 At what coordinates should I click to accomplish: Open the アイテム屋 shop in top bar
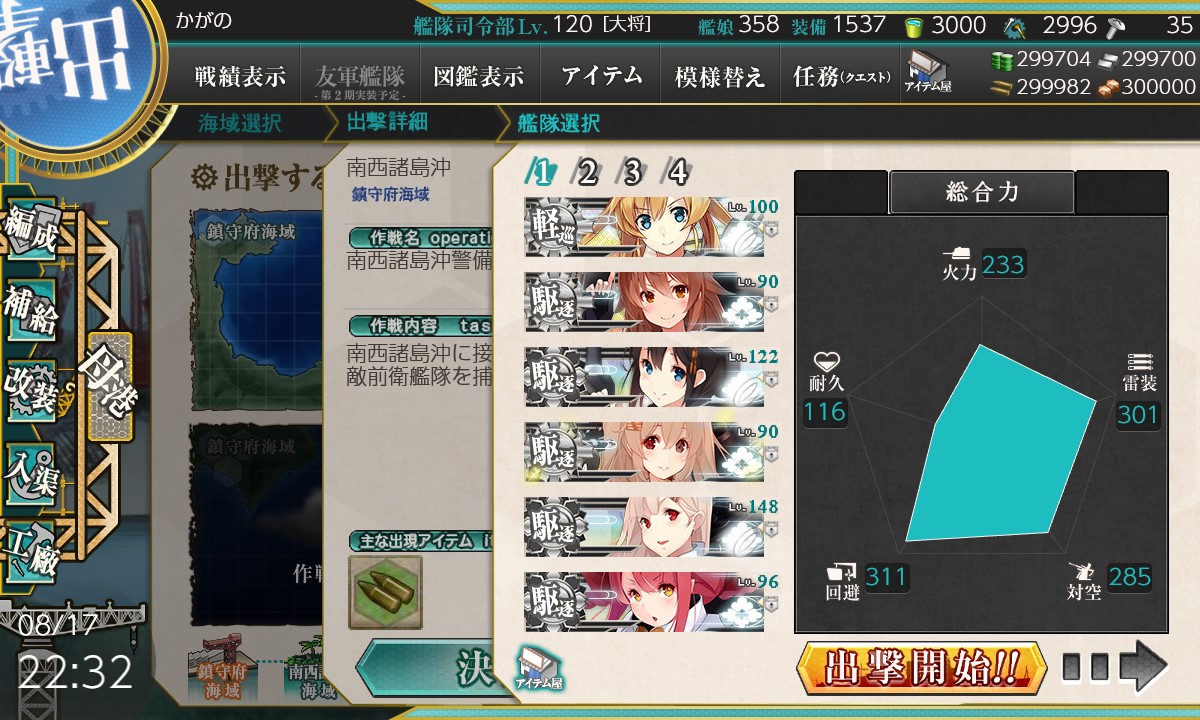click(x=927, y=72)
